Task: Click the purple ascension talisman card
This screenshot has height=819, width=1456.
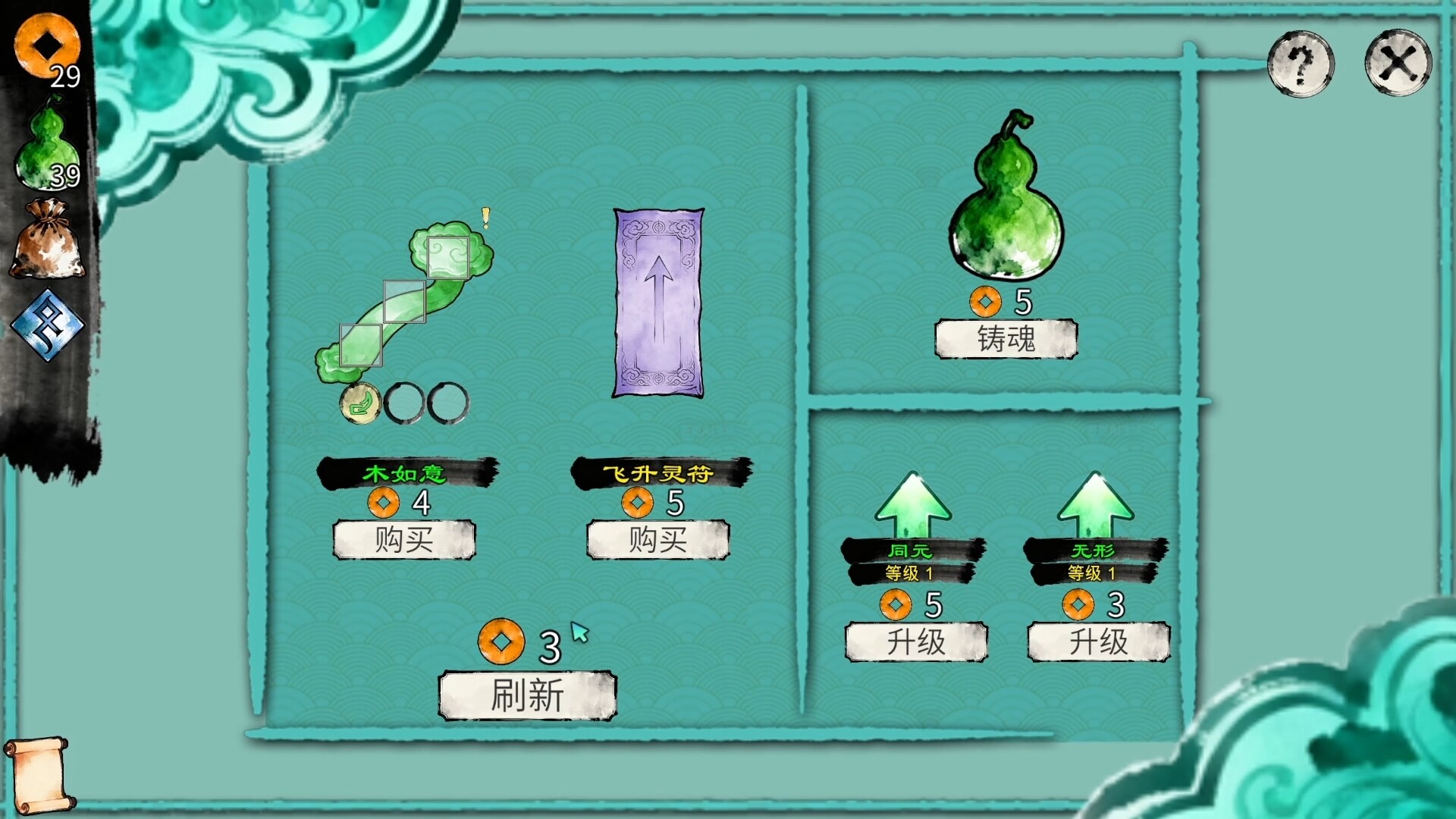Action: (658, 302)
